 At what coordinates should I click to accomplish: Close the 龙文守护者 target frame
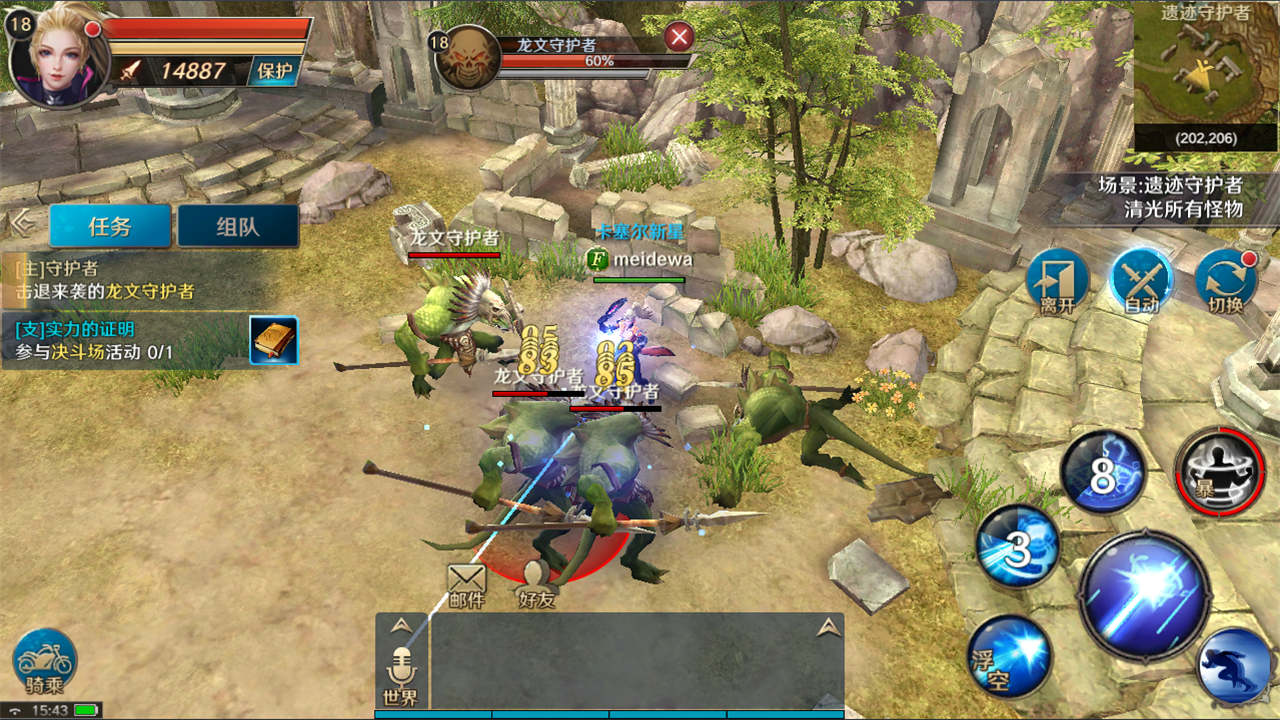click(680, 38)
